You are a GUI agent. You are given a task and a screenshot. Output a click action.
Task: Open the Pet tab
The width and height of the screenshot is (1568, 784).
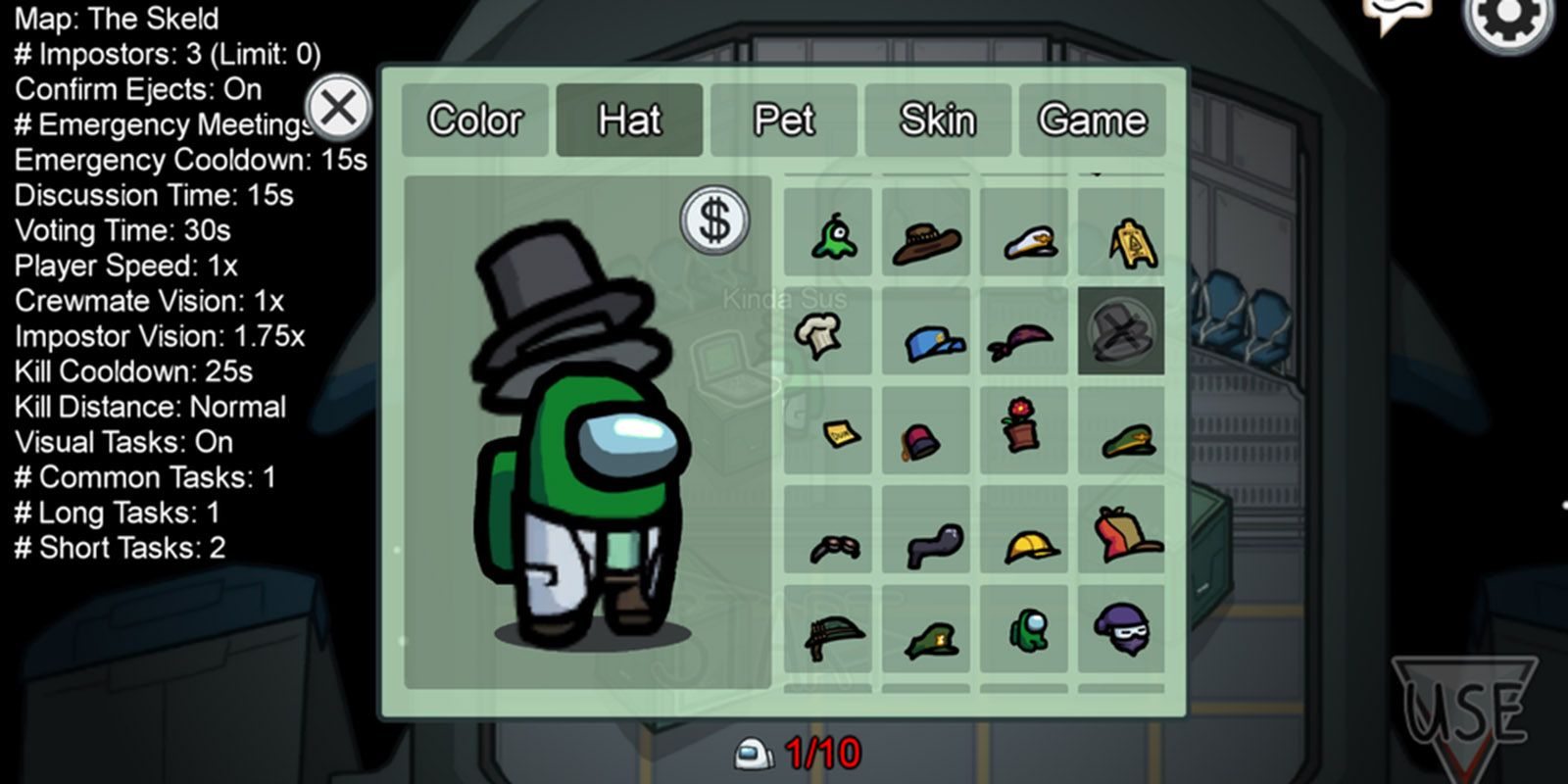[x=783, y=120]
